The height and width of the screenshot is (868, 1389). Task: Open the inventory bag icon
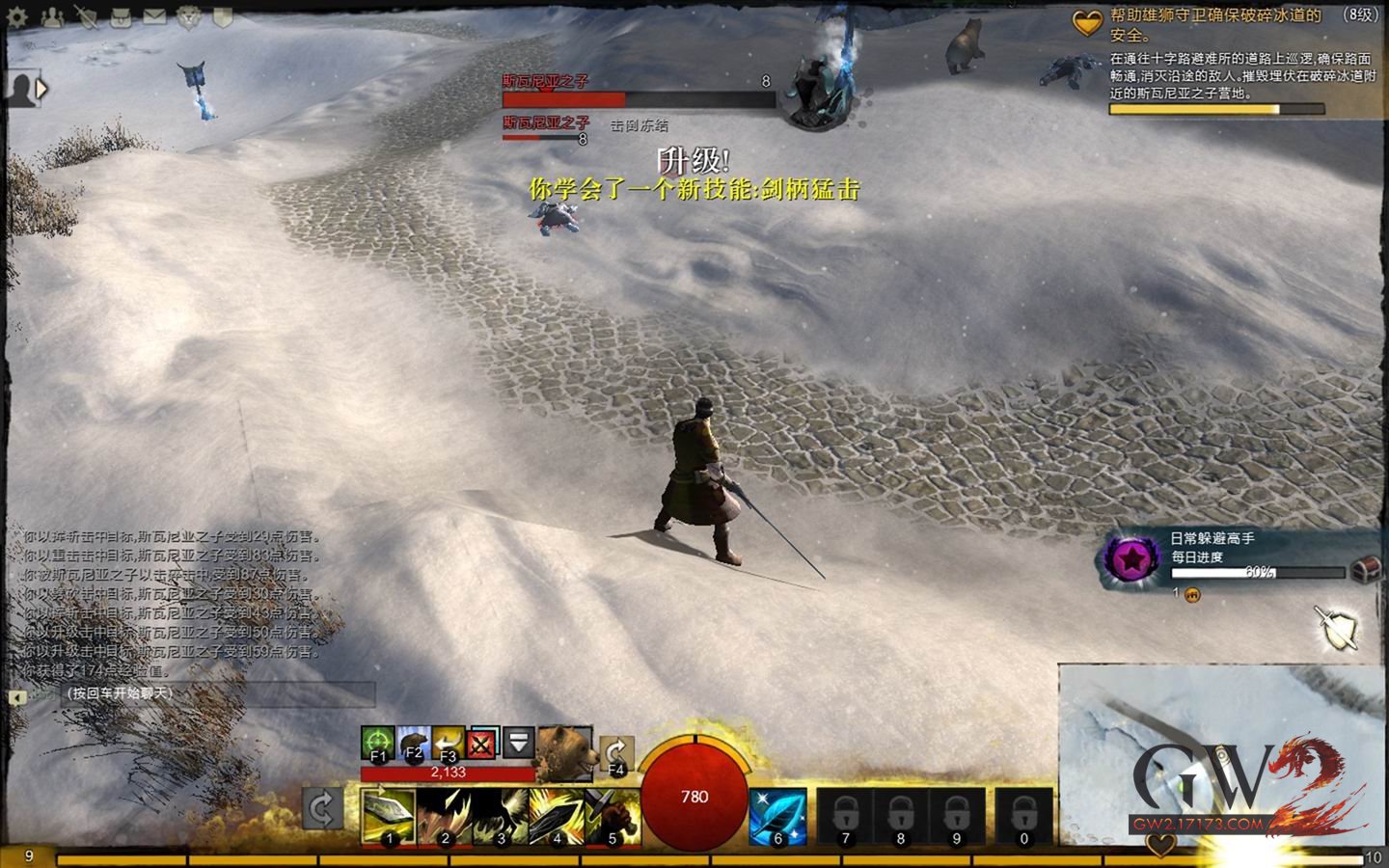click(x=121, y=16)
